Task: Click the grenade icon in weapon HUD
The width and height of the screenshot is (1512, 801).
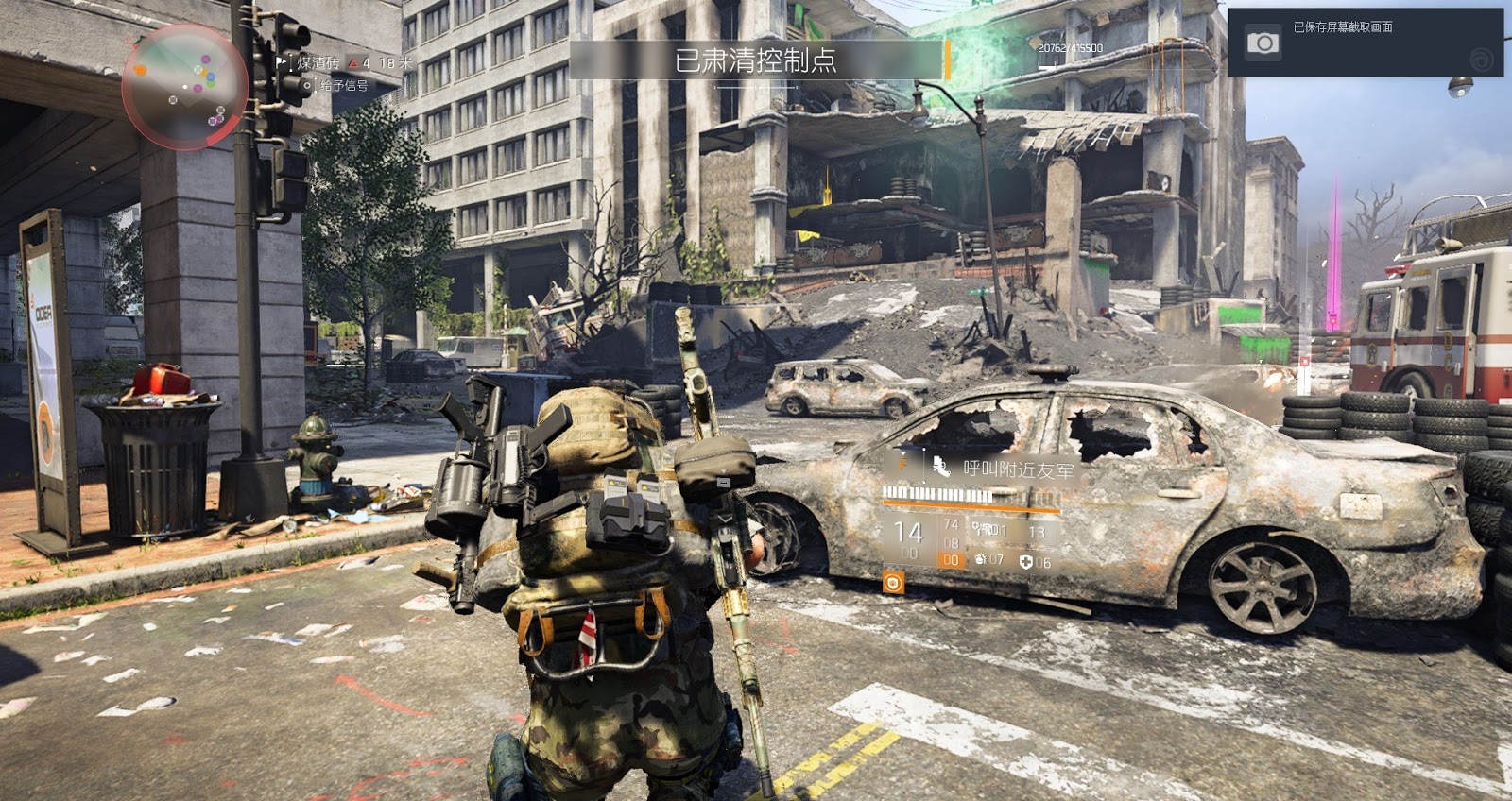Action: [x=980, y=560]
